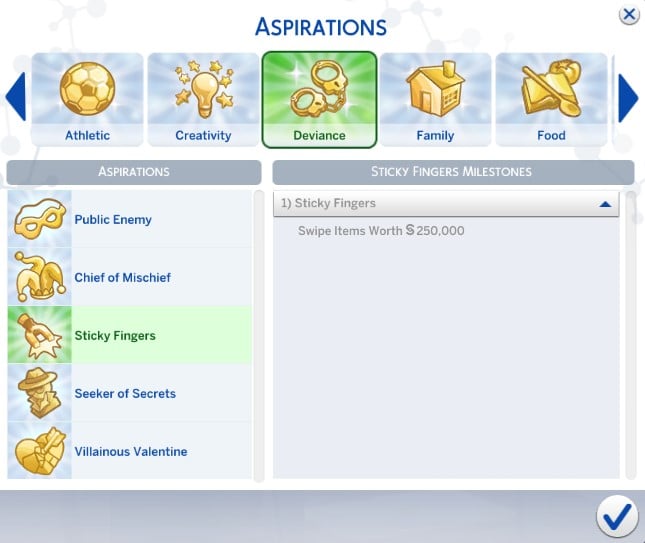Pick the Seeker of Secrets aspiration

point(130,394)
